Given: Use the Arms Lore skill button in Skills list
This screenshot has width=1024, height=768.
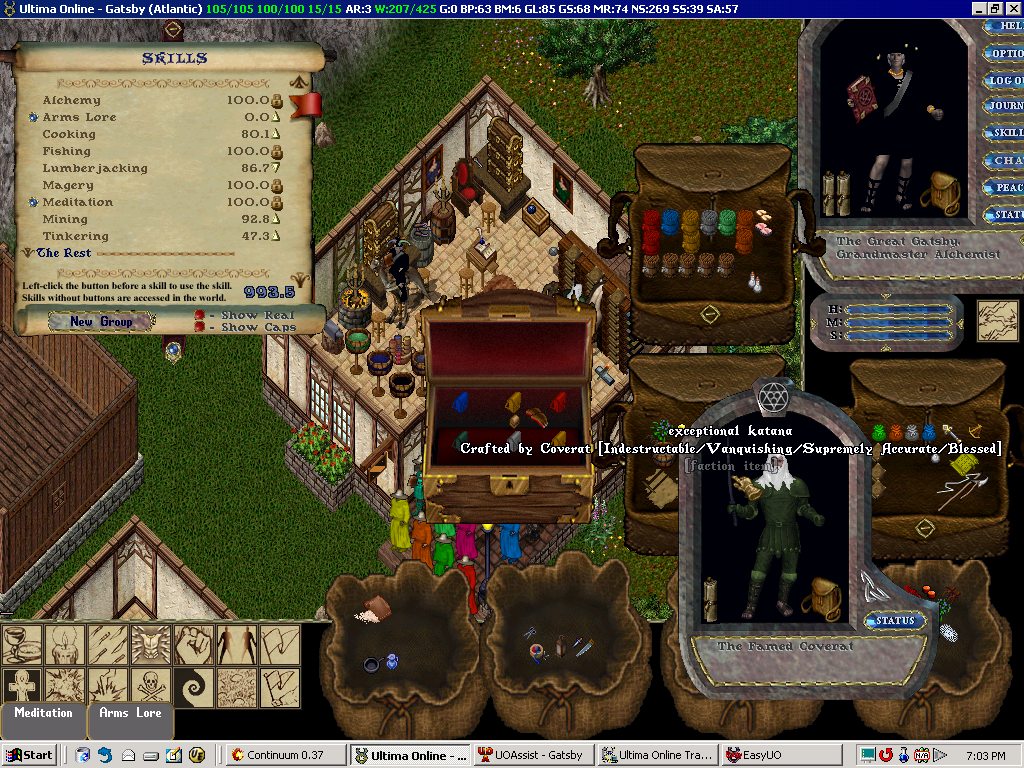Looking at the screenshot, I should (33, 118).
